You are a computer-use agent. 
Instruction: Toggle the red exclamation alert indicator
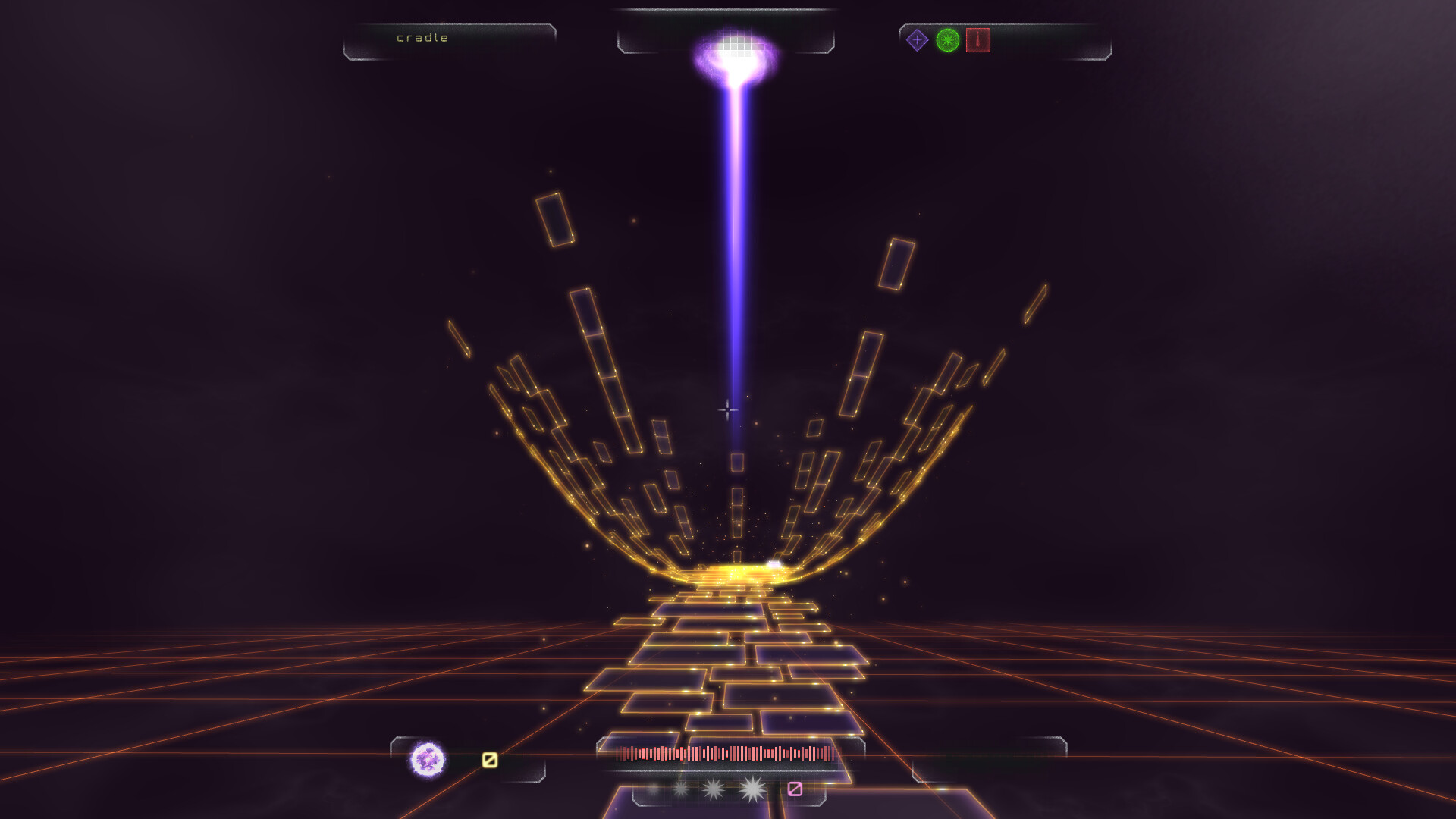(x=980, y=40)
